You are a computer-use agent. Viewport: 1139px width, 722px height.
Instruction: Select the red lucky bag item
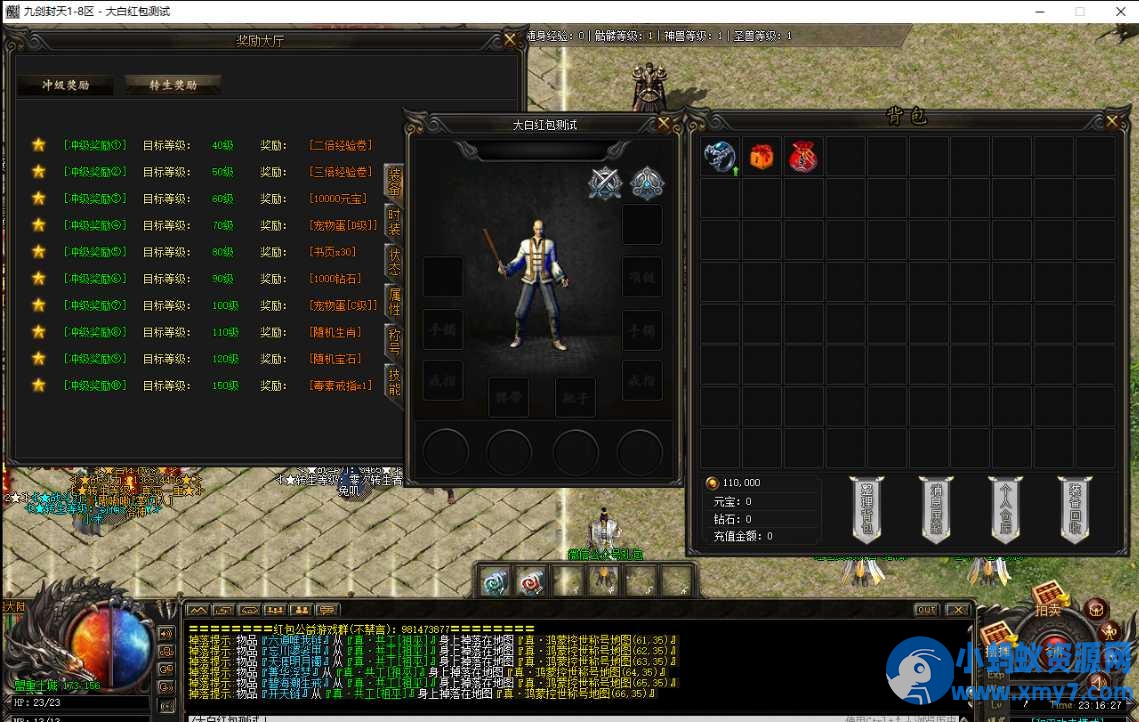pyautogui.click(x=803, y=157)
